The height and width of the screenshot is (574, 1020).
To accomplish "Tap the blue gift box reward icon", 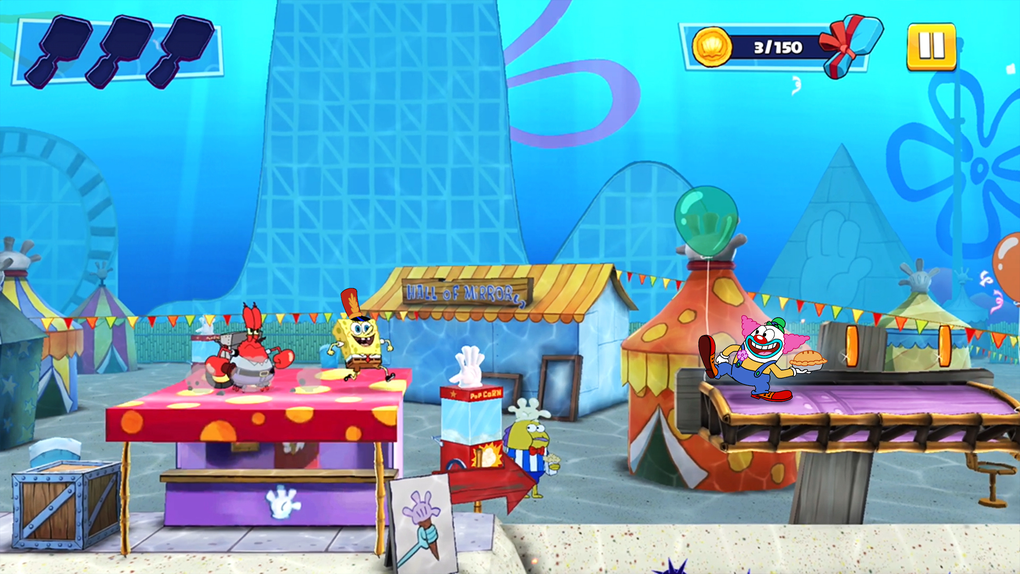I will click(x=851, y=44).
